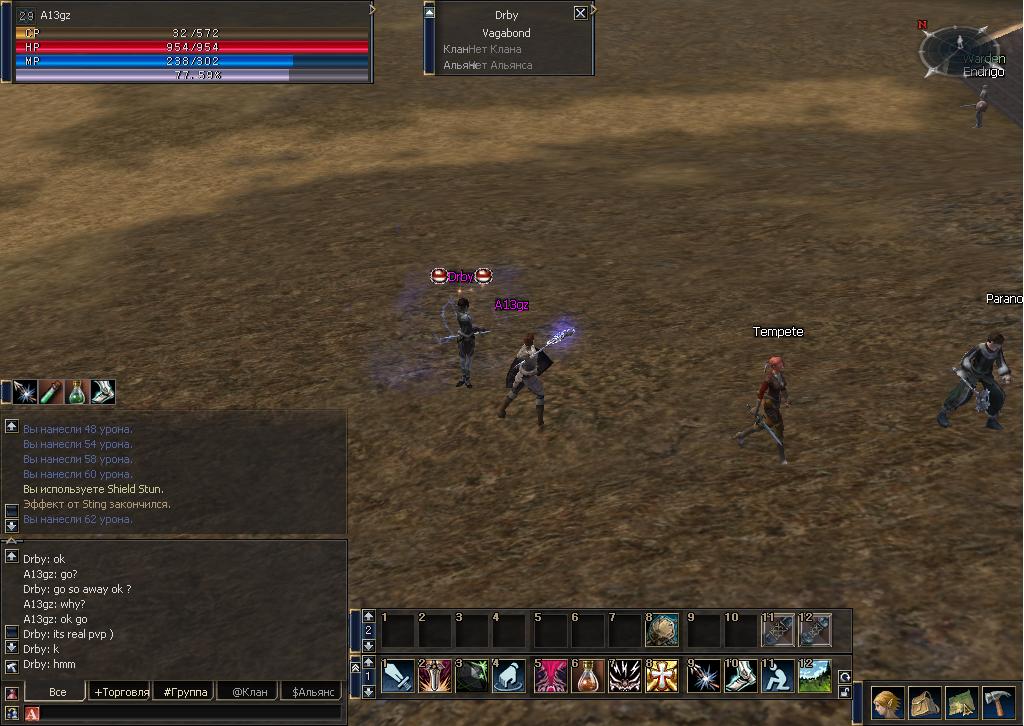Switch to the #Группа chat tab
Screen dimensions: 1024x726
[185, 691]
